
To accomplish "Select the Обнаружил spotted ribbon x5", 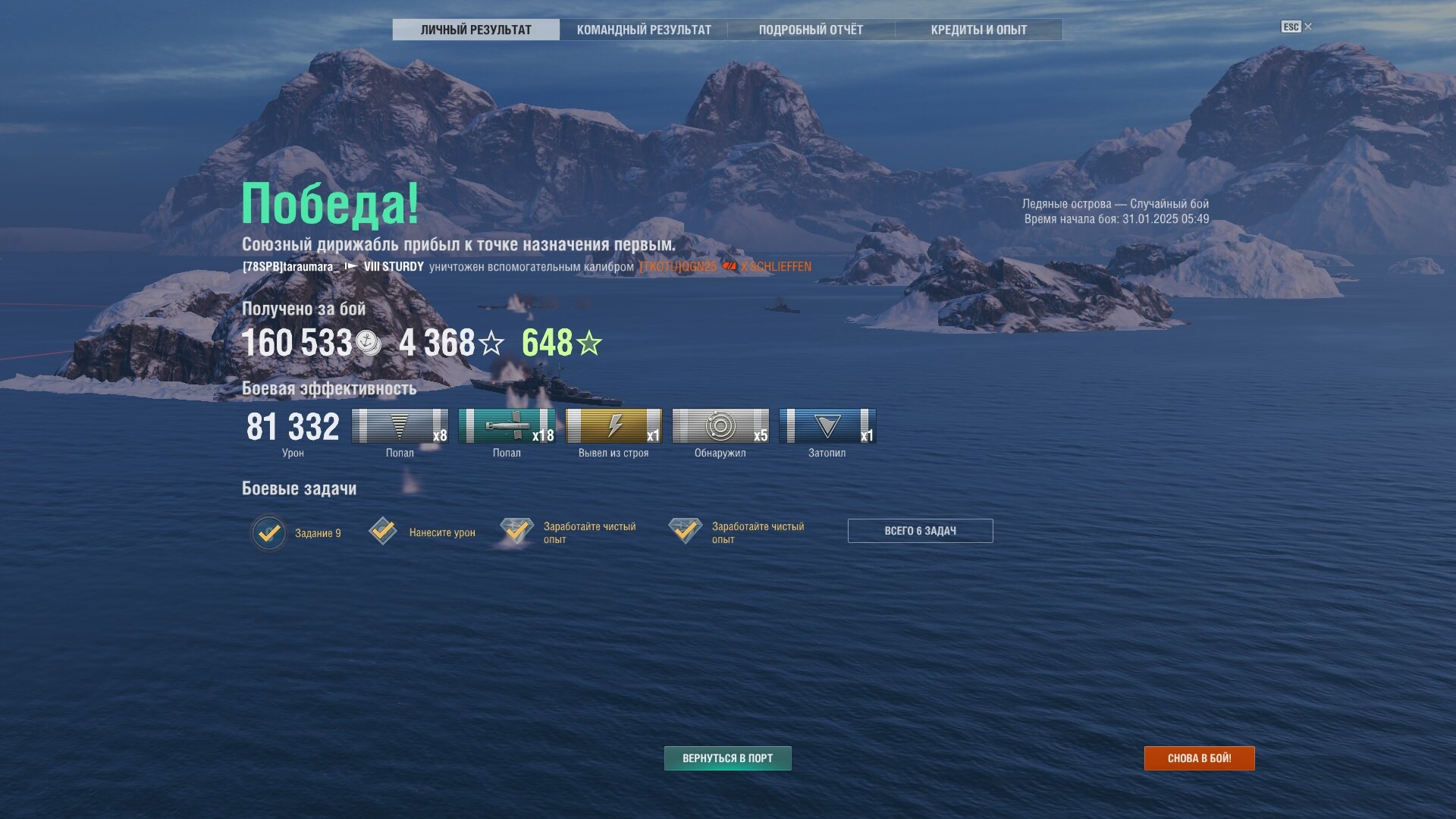I will pos(720,426).
